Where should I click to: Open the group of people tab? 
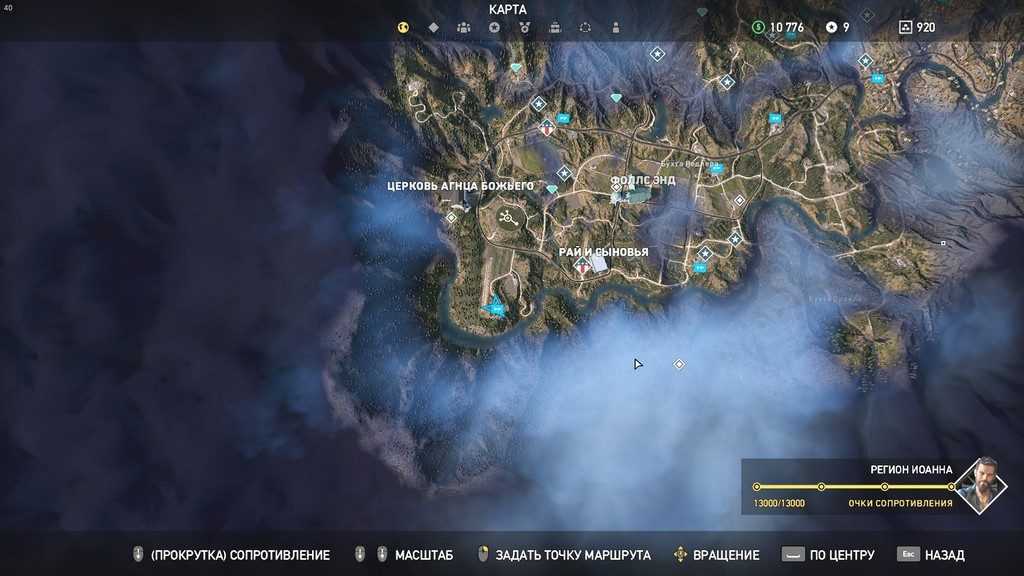click(x=464, y=28)
